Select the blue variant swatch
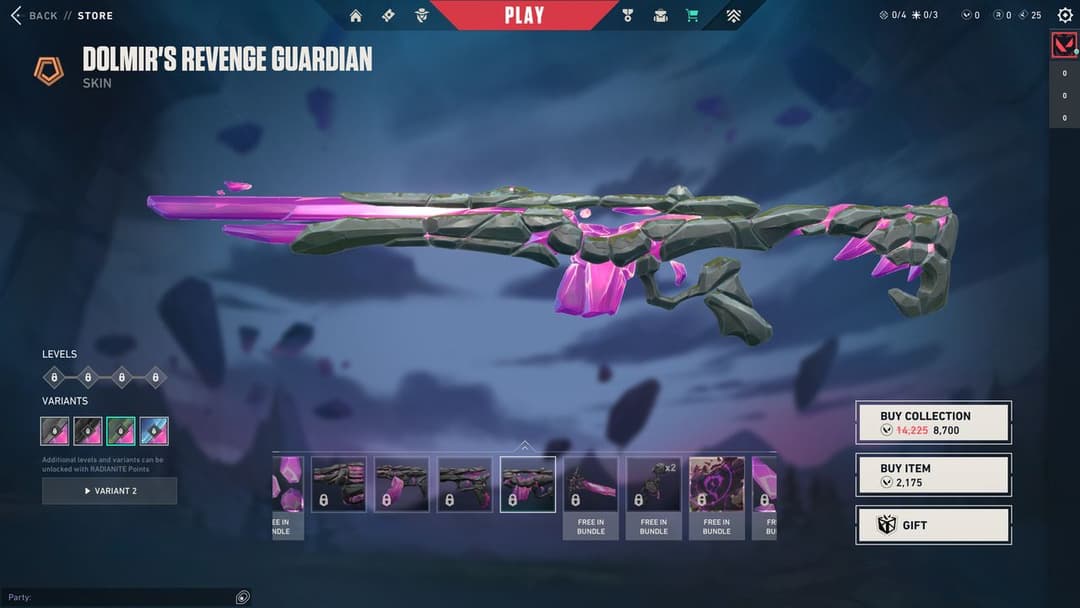Viewport: 1080px width, 608px height. [x=154, y=431]
